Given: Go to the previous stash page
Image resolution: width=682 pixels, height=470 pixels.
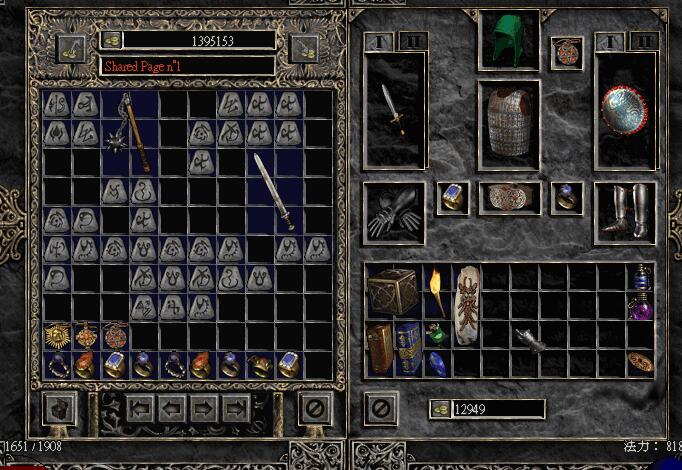Looking at the screenshot, I should [170, 408].
